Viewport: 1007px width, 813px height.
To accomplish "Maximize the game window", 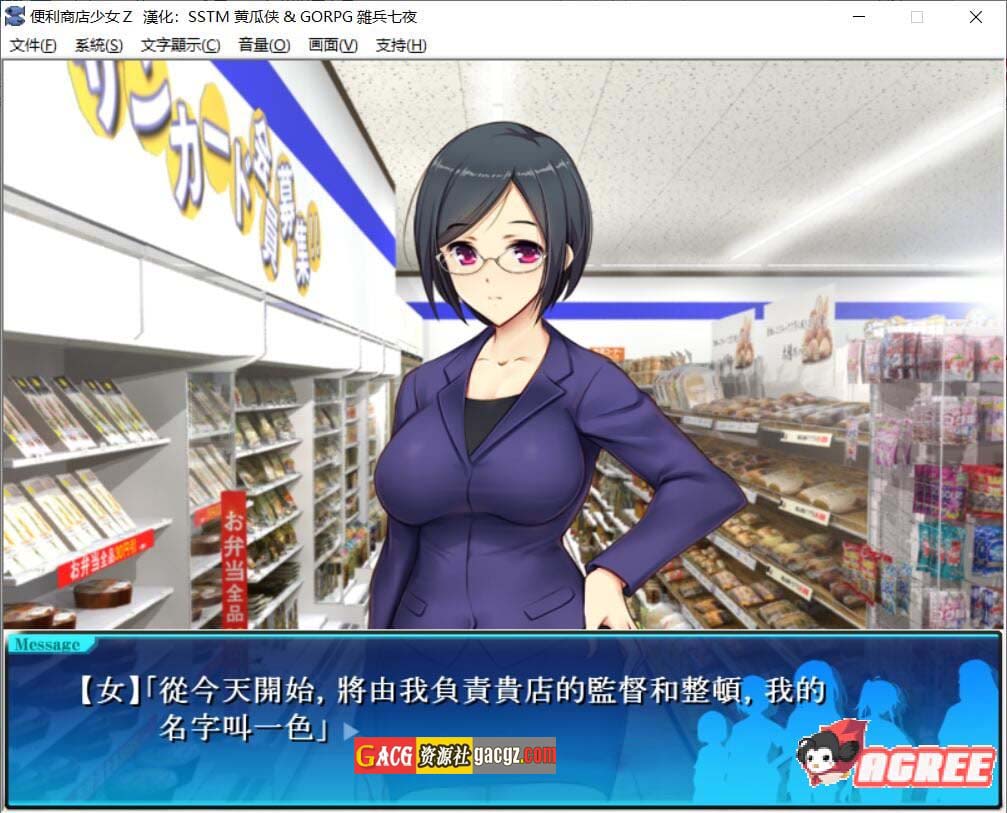I will pyautogui.click(x=917, y=17).
